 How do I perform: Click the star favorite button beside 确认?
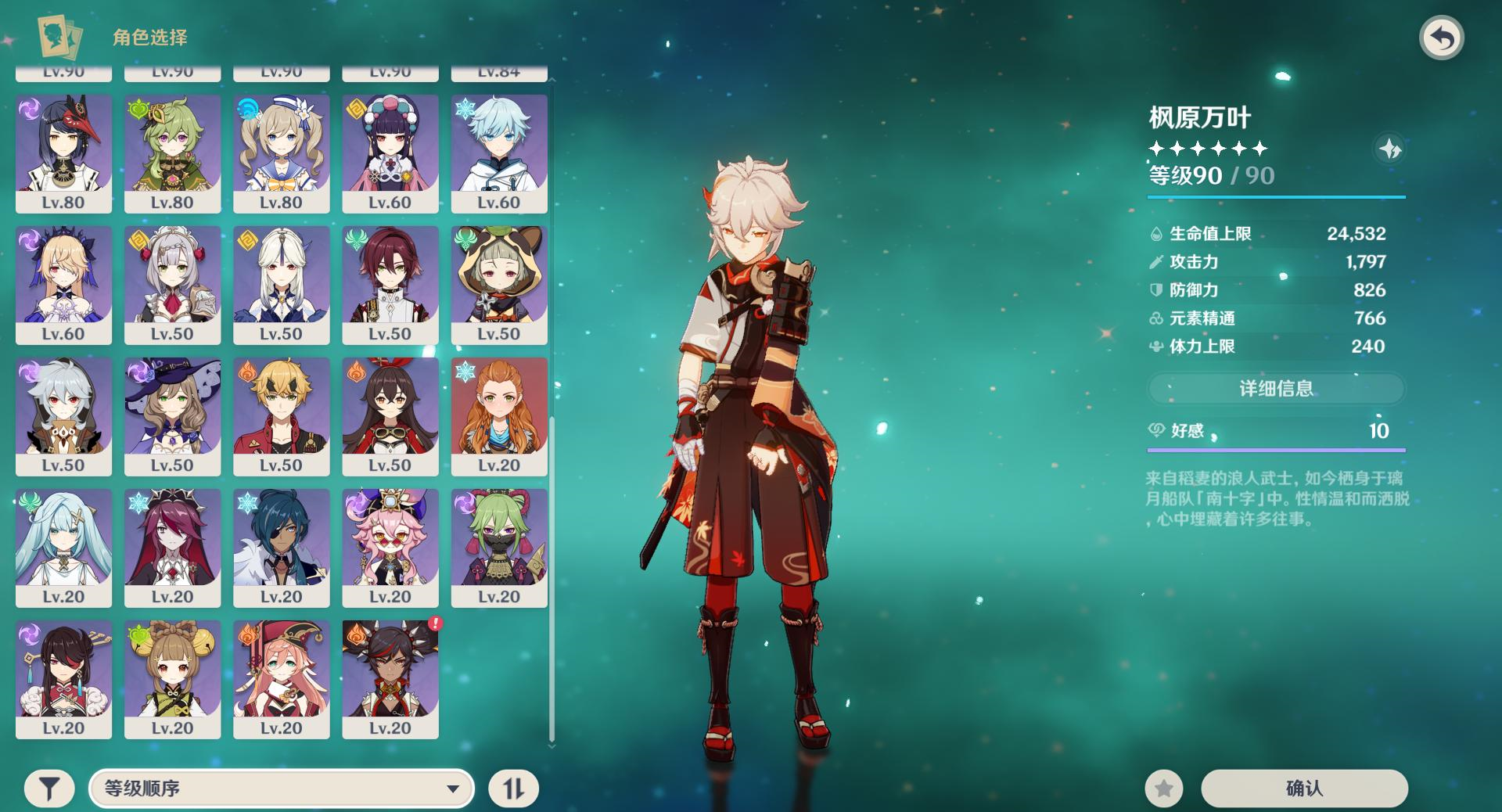[x=1164, y=789]
